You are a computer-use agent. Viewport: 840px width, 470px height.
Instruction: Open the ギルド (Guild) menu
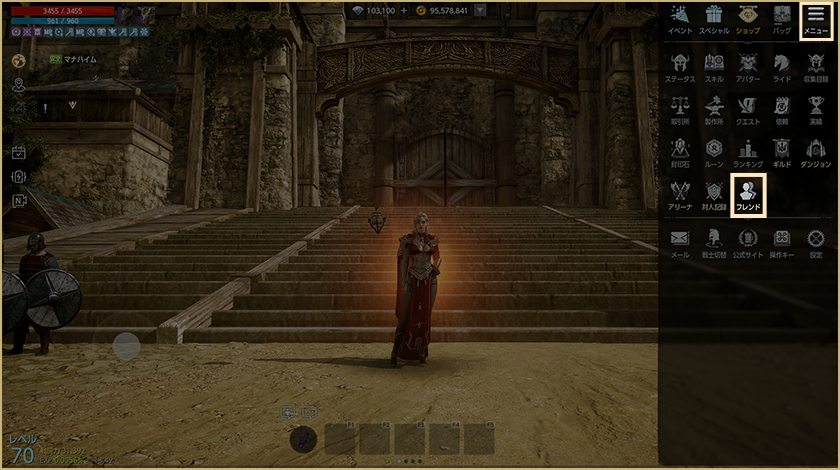pyautogui.click(x=782, y=152)
